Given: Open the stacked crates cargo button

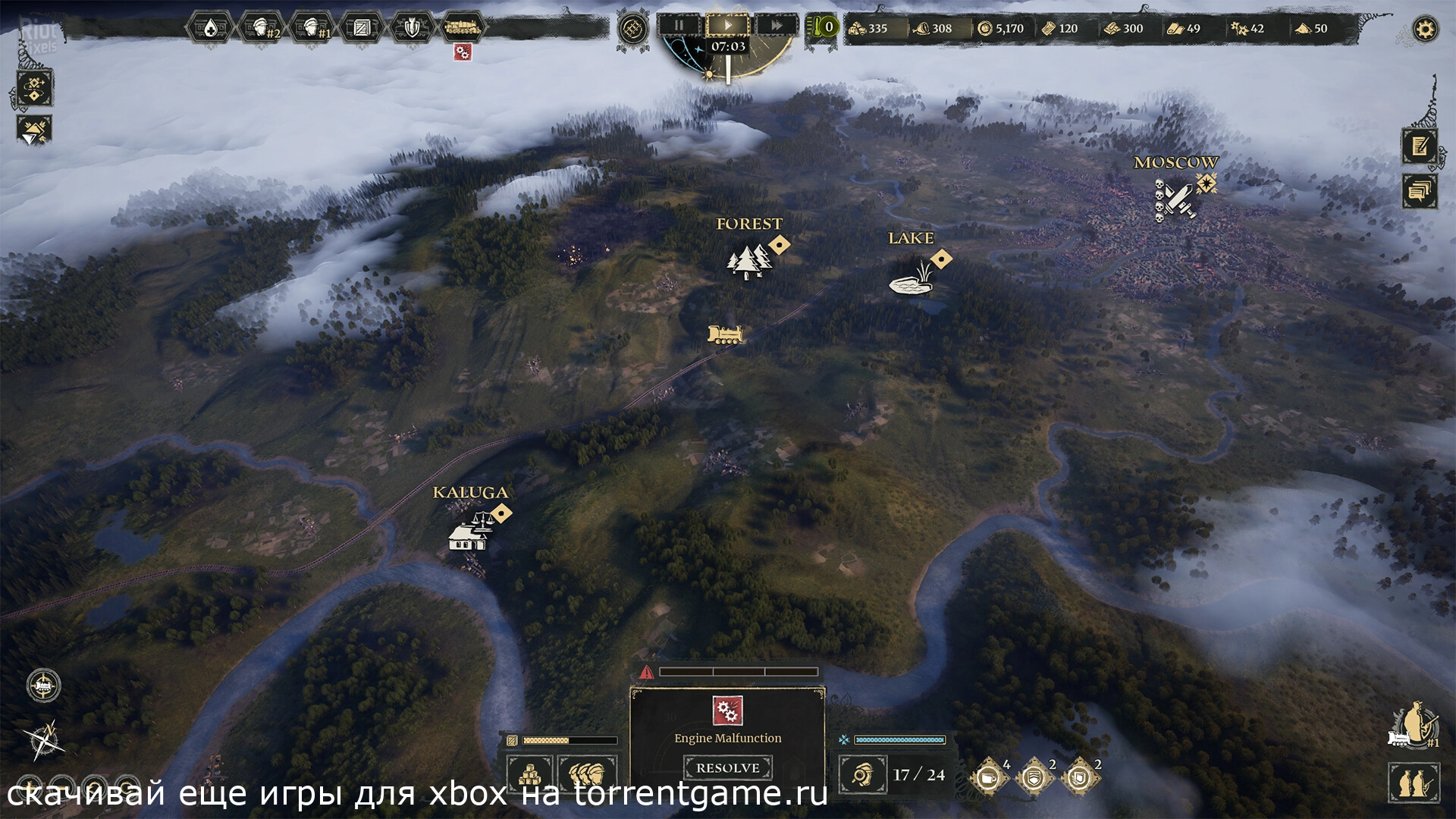Looking at the screenshot, I should (x=529, y=775).
